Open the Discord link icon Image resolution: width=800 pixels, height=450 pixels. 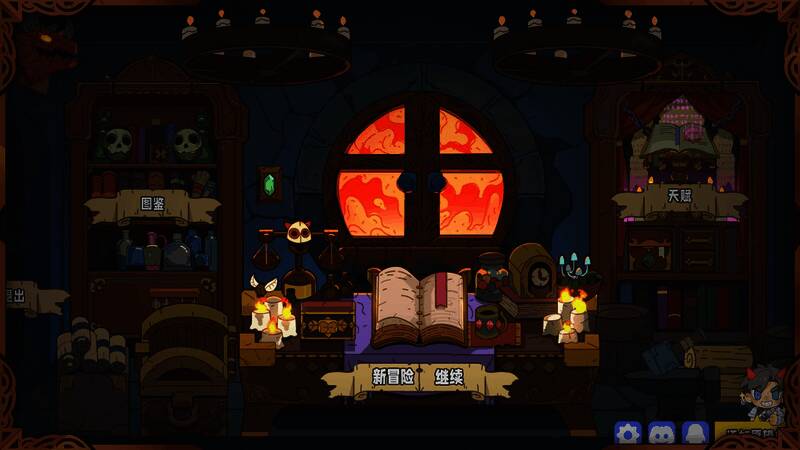click(661, 433)
